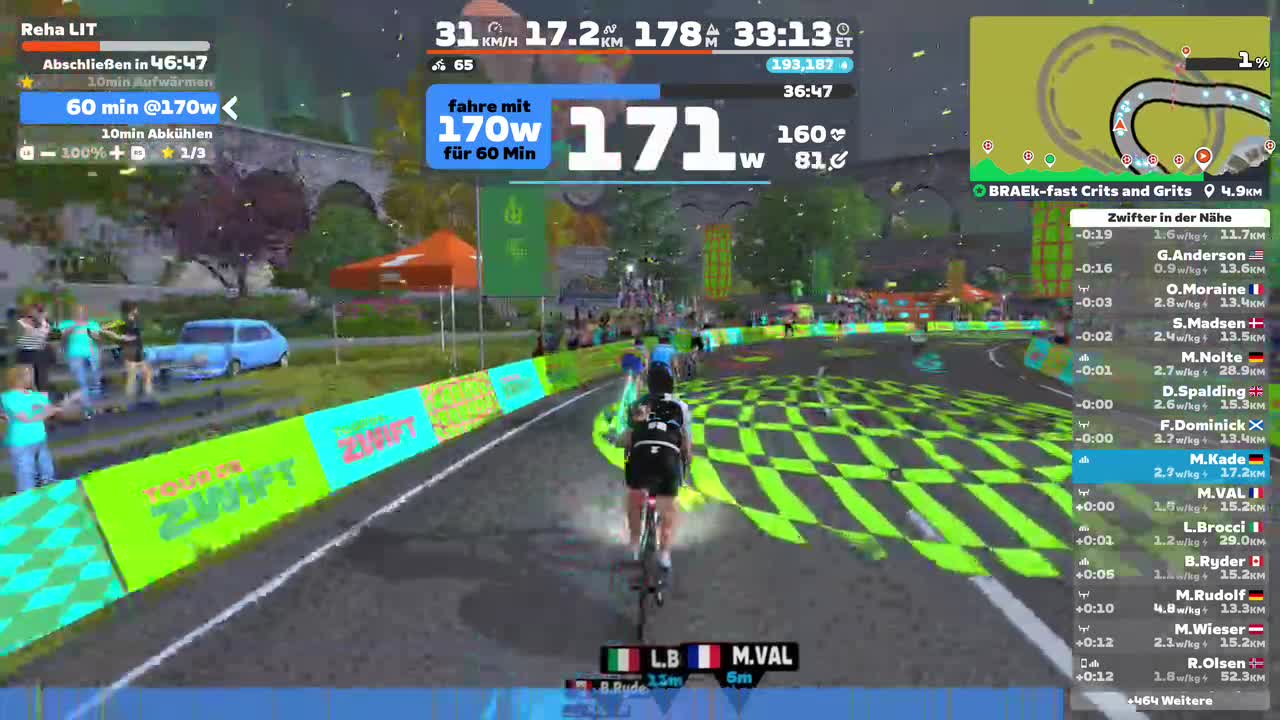Increase workout intensity with the plus icon
Viewport: 1280px width, 720px height.
pos(117,153)
